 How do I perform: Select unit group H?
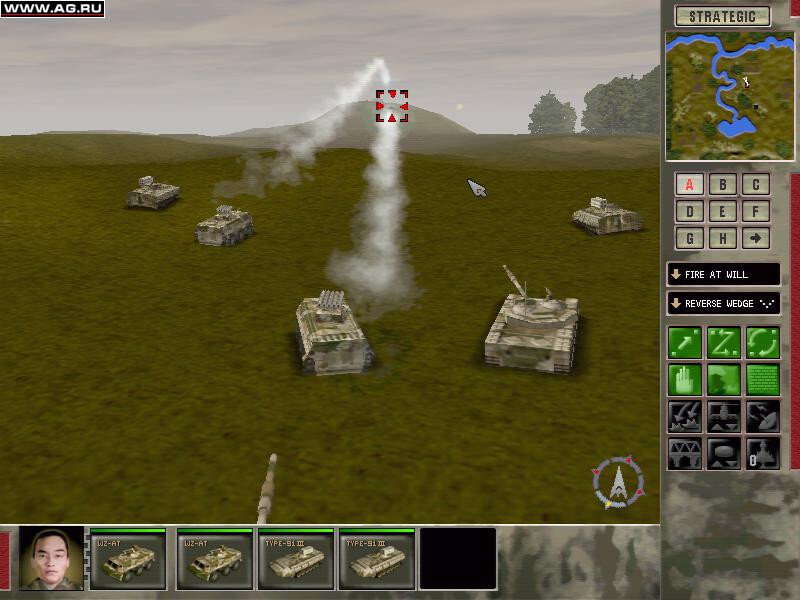click(722, 238)
